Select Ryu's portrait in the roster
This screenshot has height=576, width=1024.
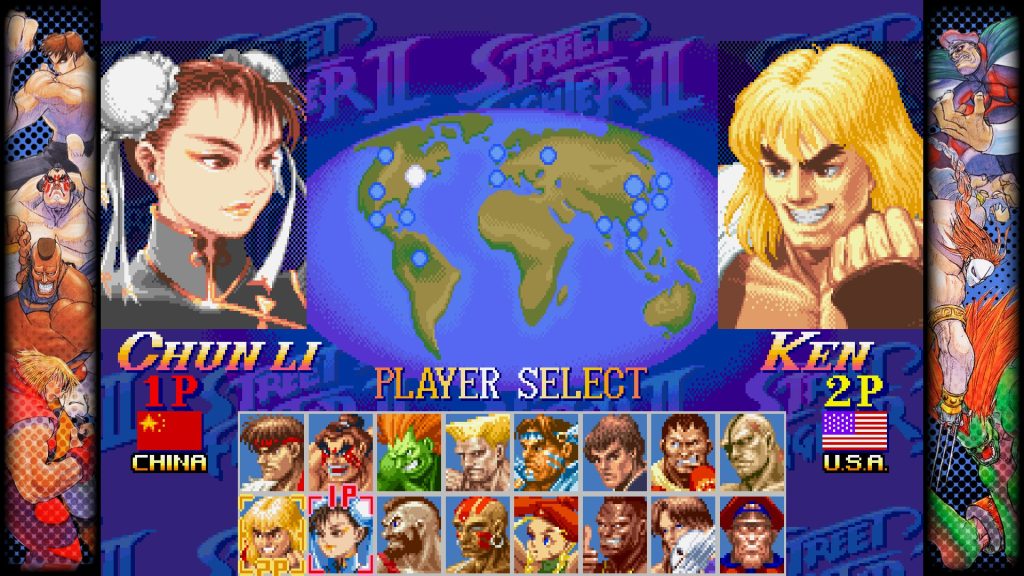(x=273, y=452)
